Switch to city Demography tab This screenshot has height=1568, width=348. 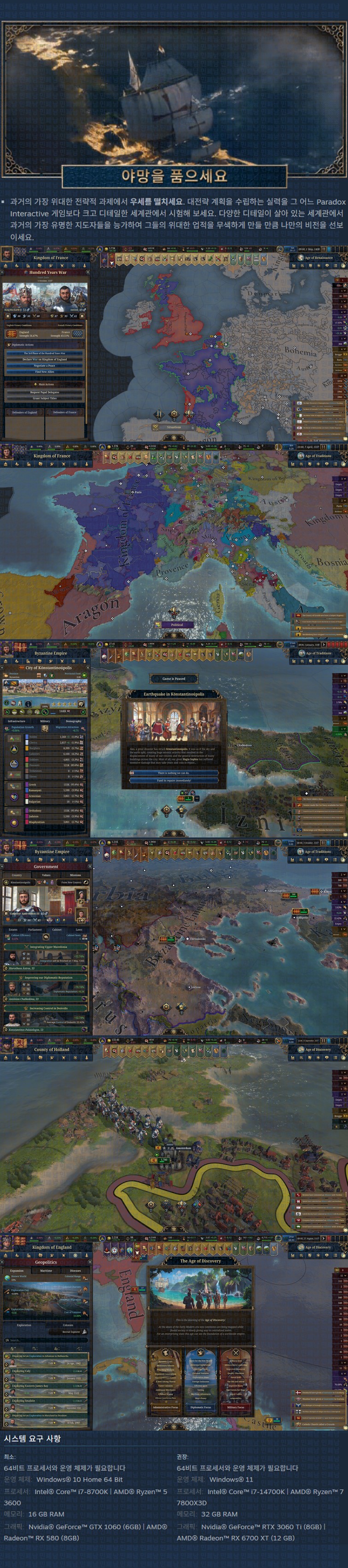pyautogui.click(x=73, y=721)
